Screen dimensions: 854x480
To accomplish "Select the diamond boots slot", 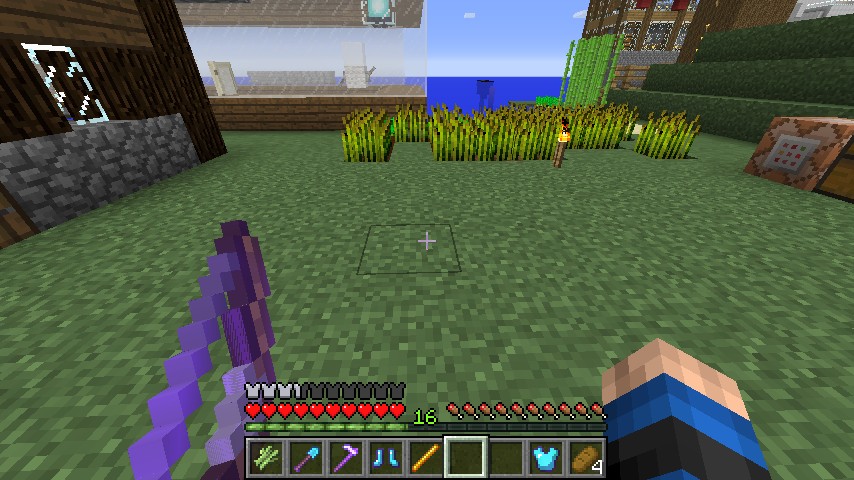I will (x=386, y=458).
